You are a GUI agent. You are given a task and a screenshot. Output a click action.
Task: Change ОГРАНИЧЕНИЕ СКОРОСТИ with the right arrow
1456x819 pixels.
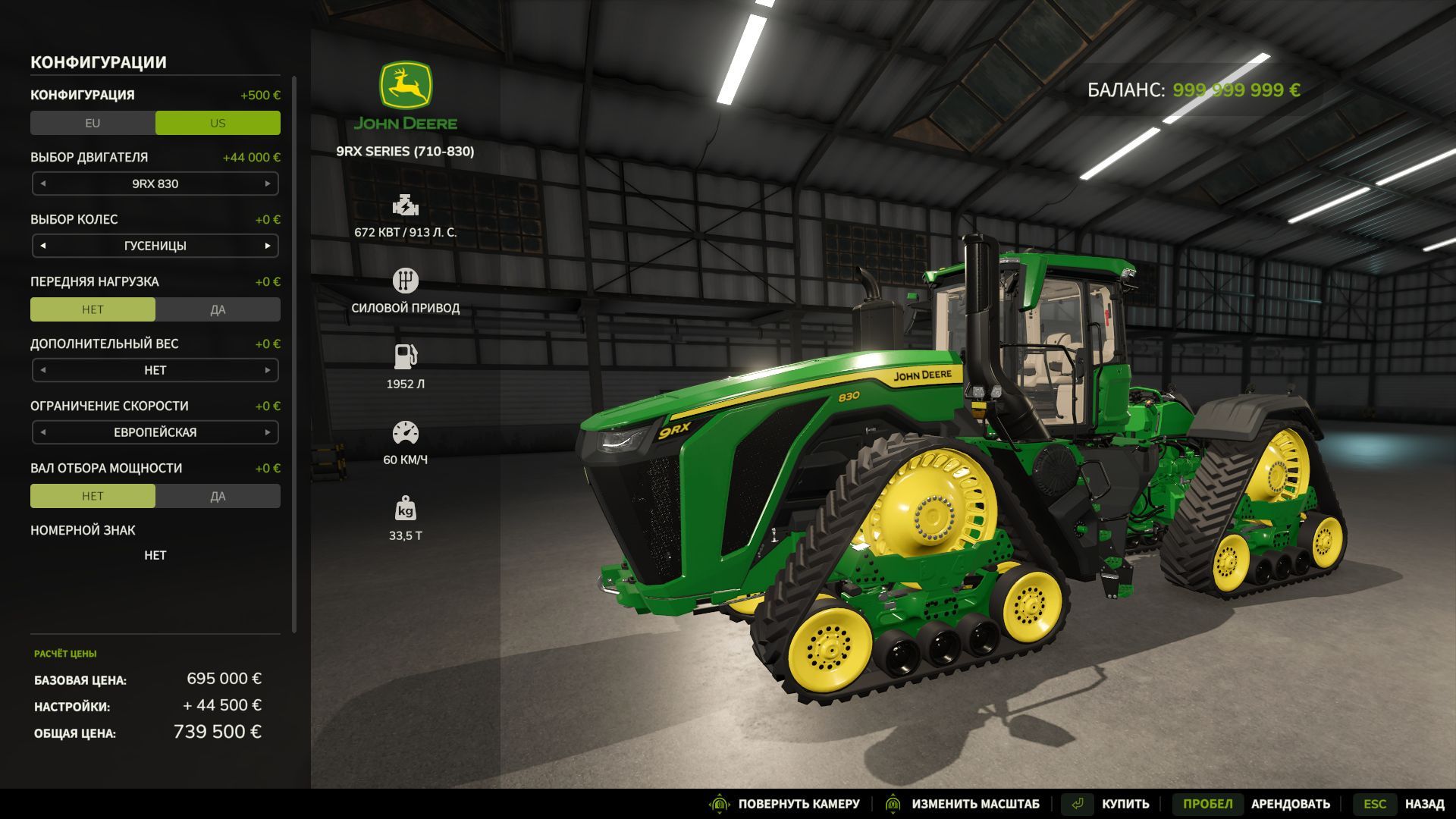(x=269, y=431)
